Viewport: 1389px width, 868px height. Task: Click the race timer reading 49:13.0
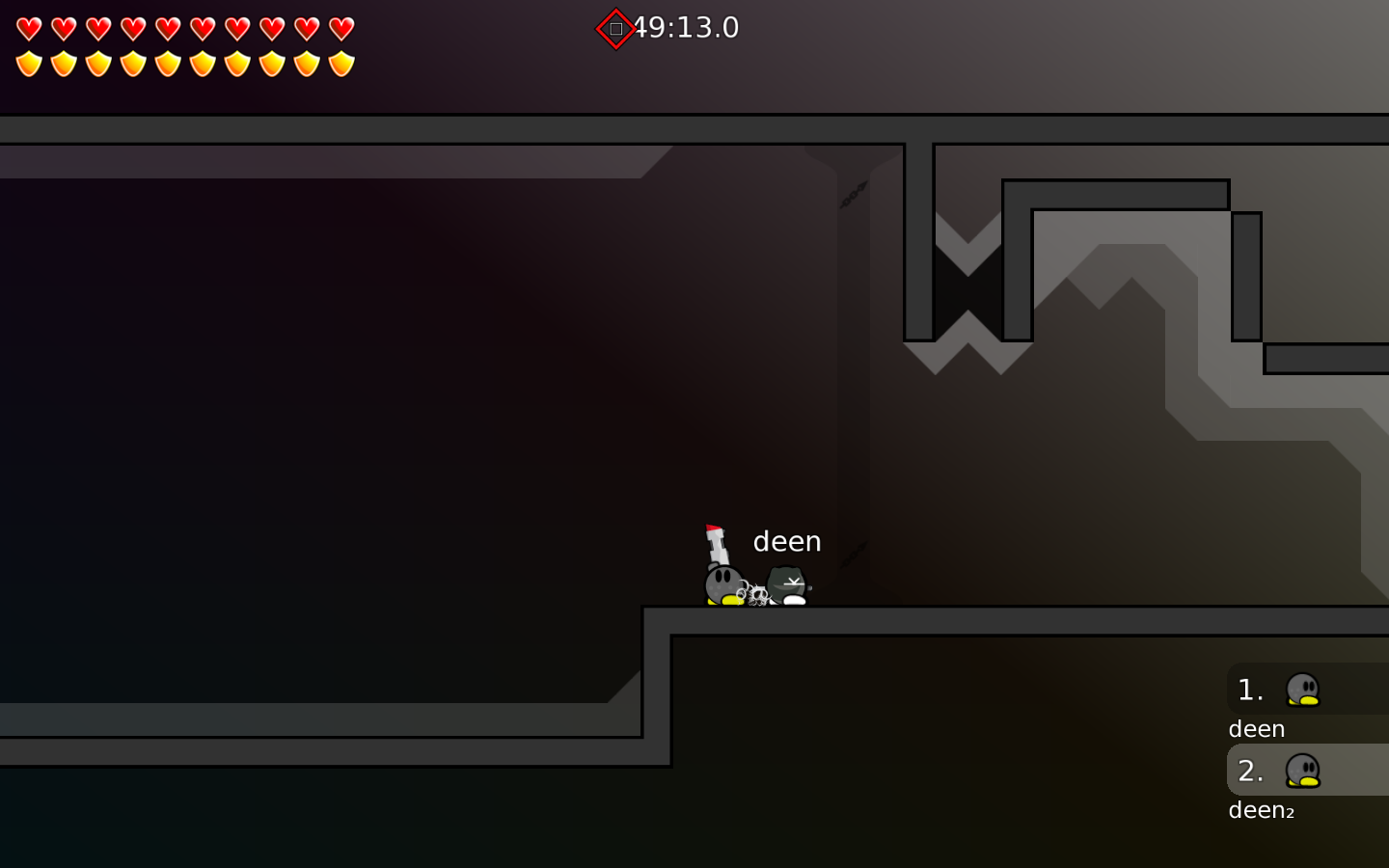pos(687,28)
